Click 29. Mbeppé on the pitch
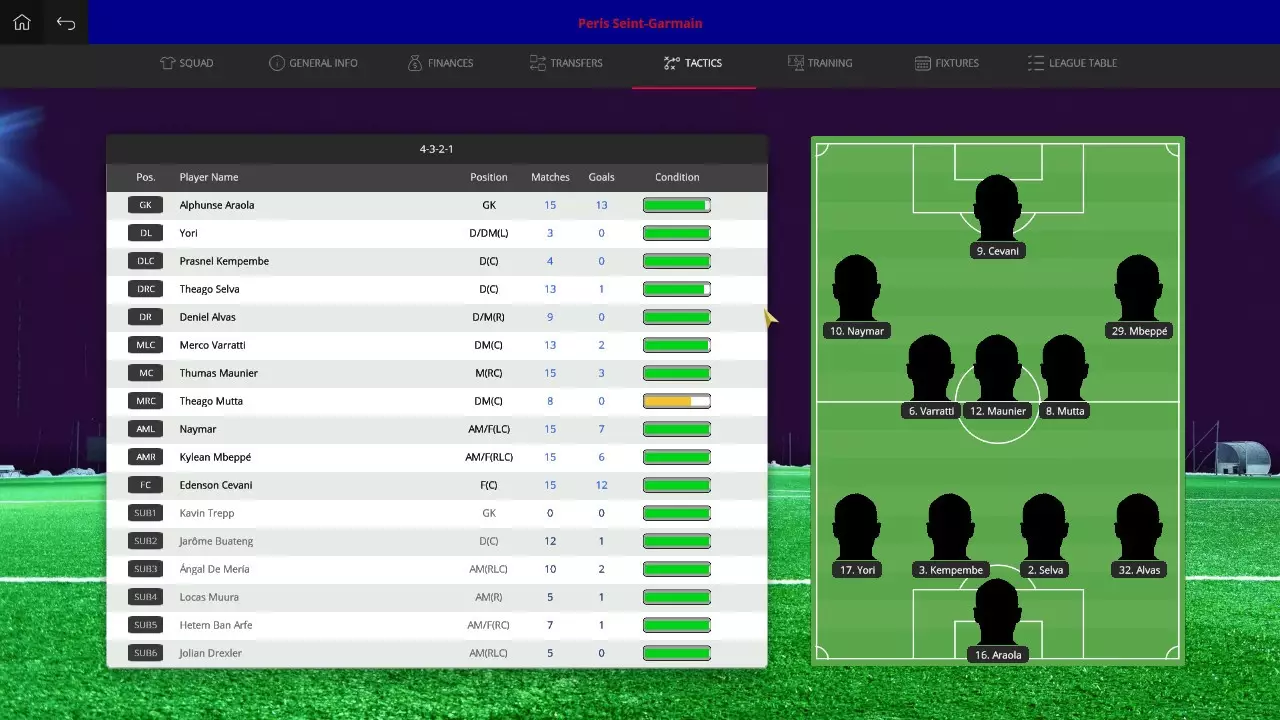Viewport: 1280px width, 720px height. (1138, 290)
